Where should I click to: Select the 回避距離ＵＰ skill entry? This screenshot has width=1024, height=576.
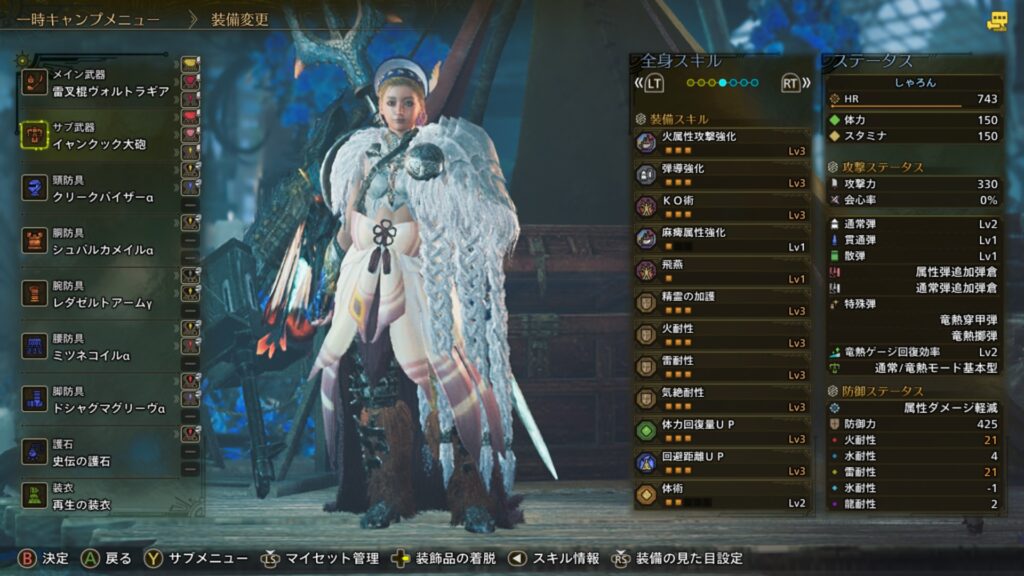click(x=721, y=463)
